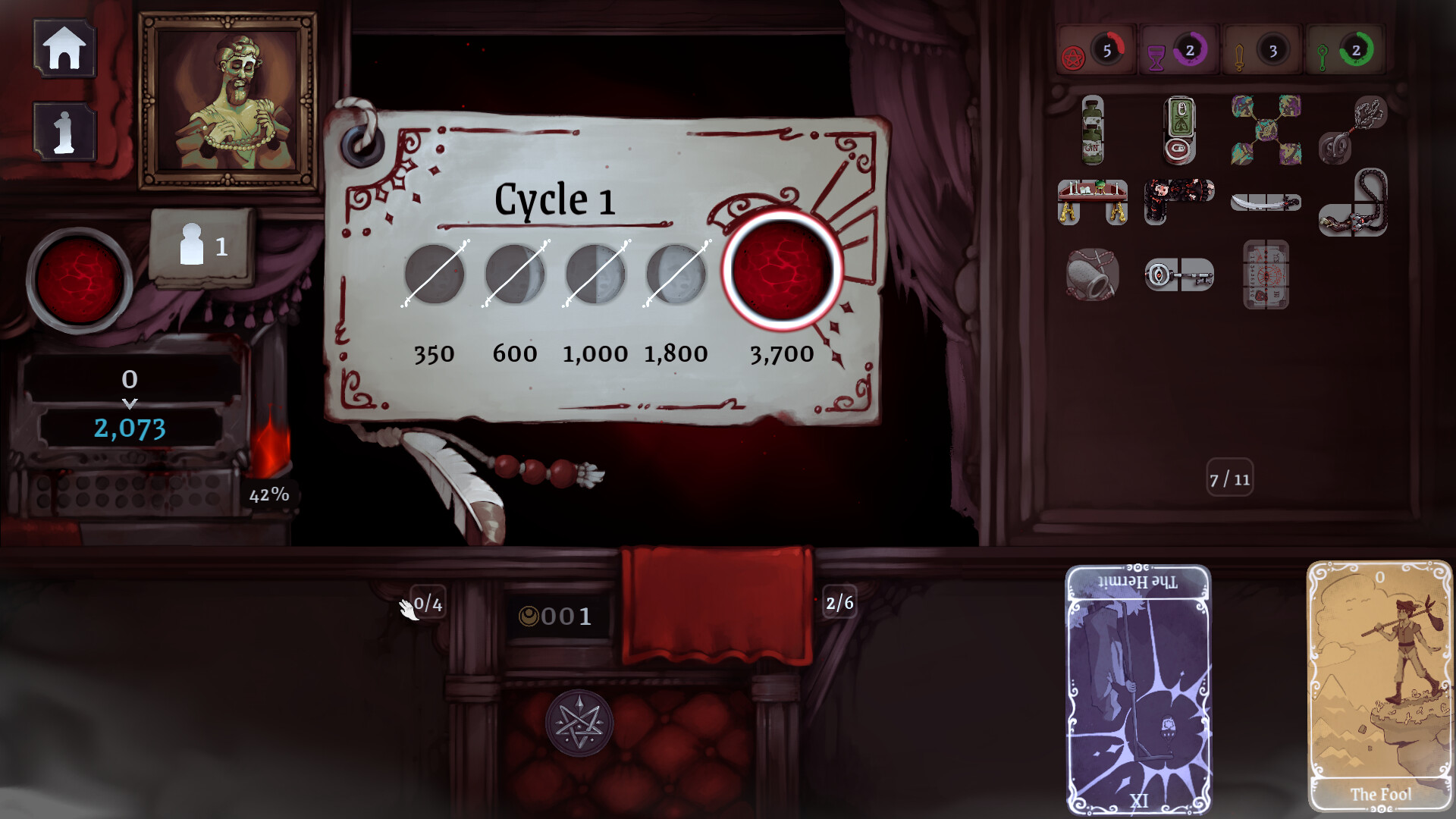Select the moon phase worth 1,800
The image size is (1456, 819).
click(x=675, y=273)
